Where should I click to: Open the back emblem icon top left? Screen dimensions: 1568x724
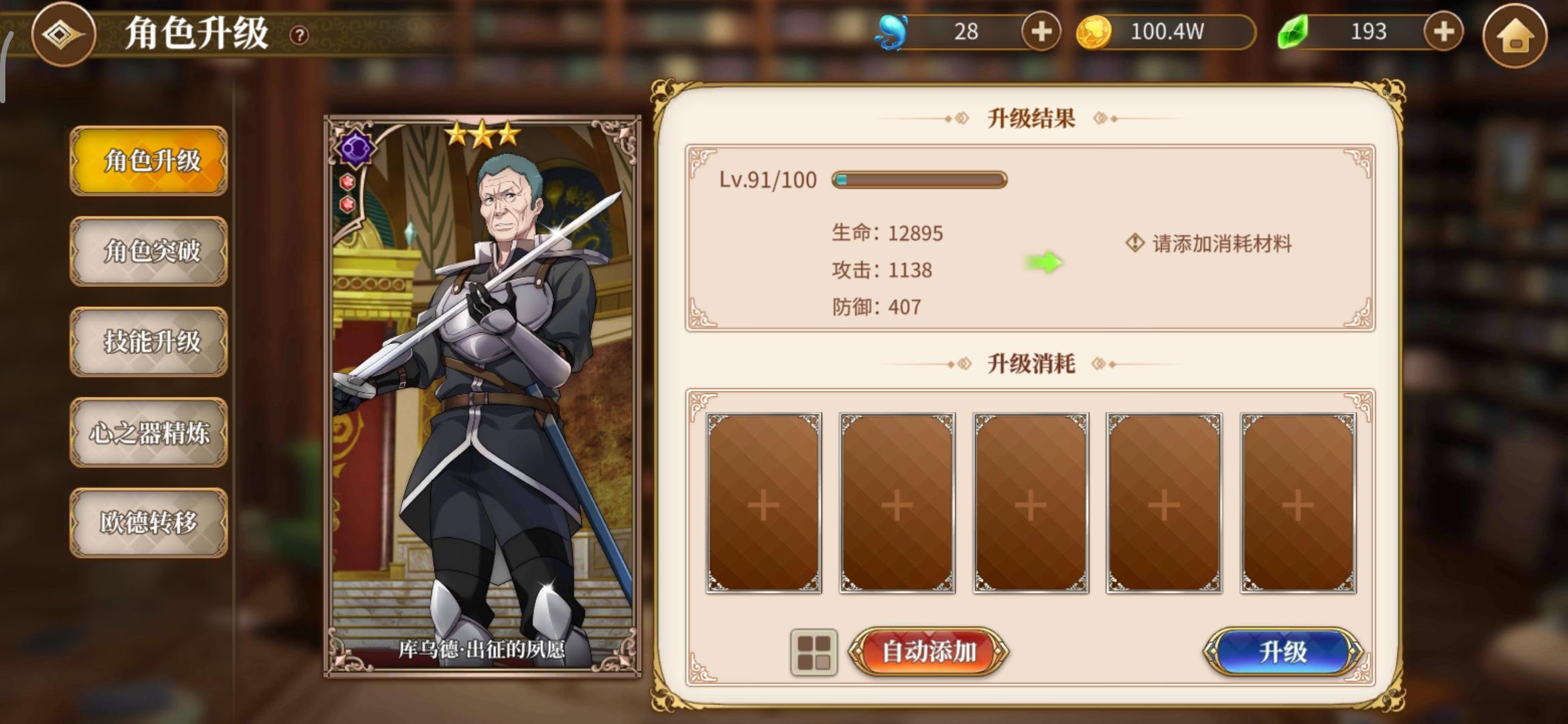tap(64, 34)
